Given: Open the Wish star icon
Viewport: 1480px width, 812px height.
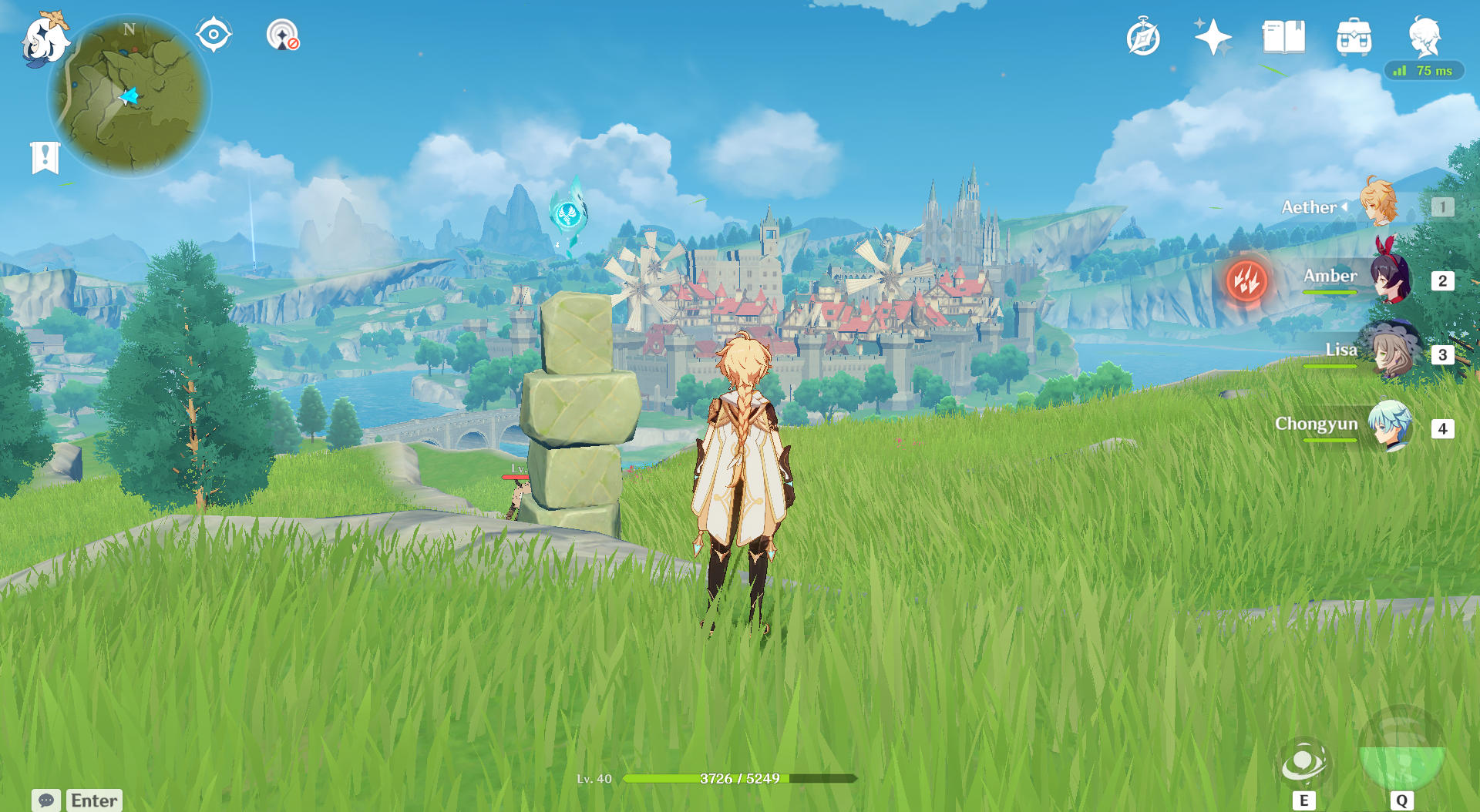Looking at the screenshot, I should tap(1213, 37).
